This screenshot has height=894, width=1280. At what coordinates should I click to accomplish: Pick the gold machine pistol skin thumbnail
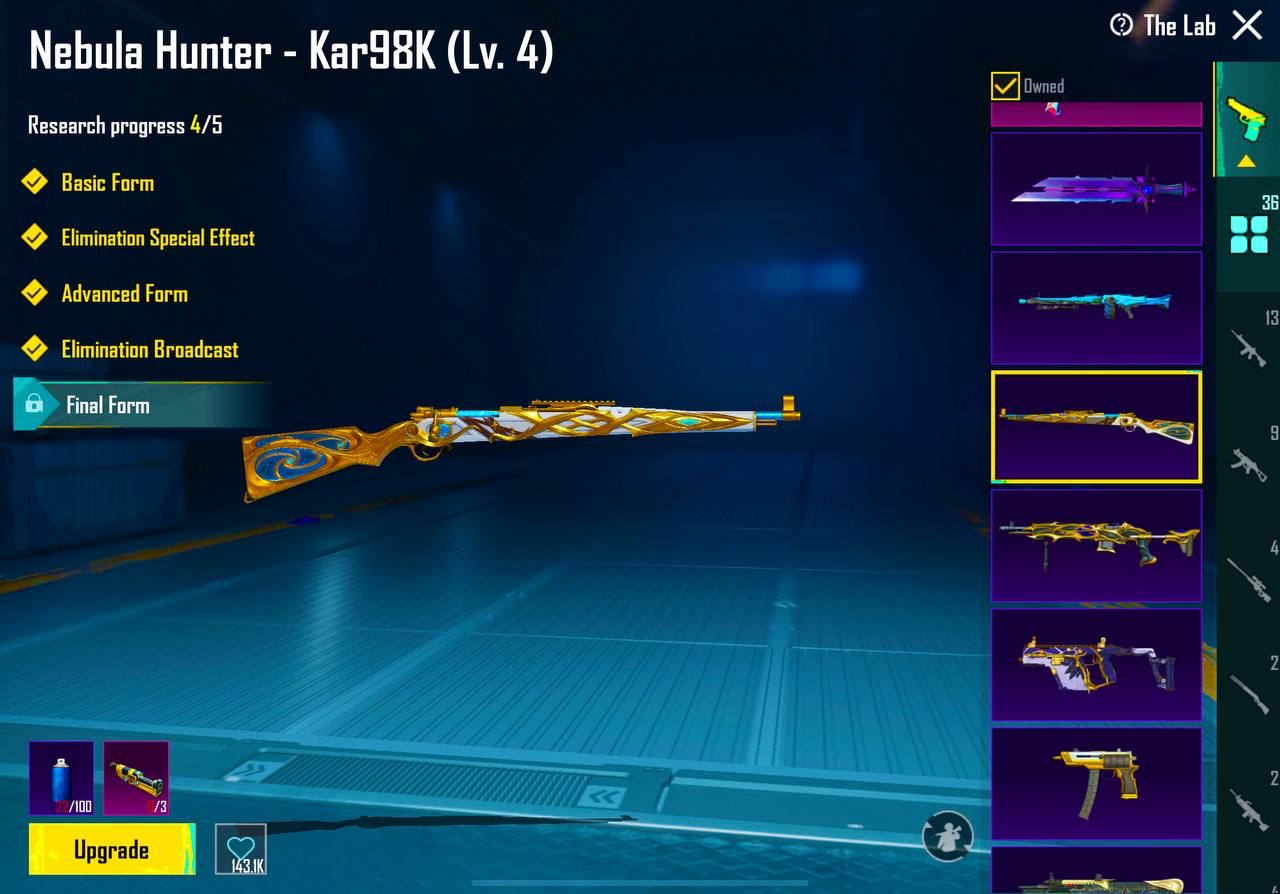pyautogui.click(x=1096, y=782)
